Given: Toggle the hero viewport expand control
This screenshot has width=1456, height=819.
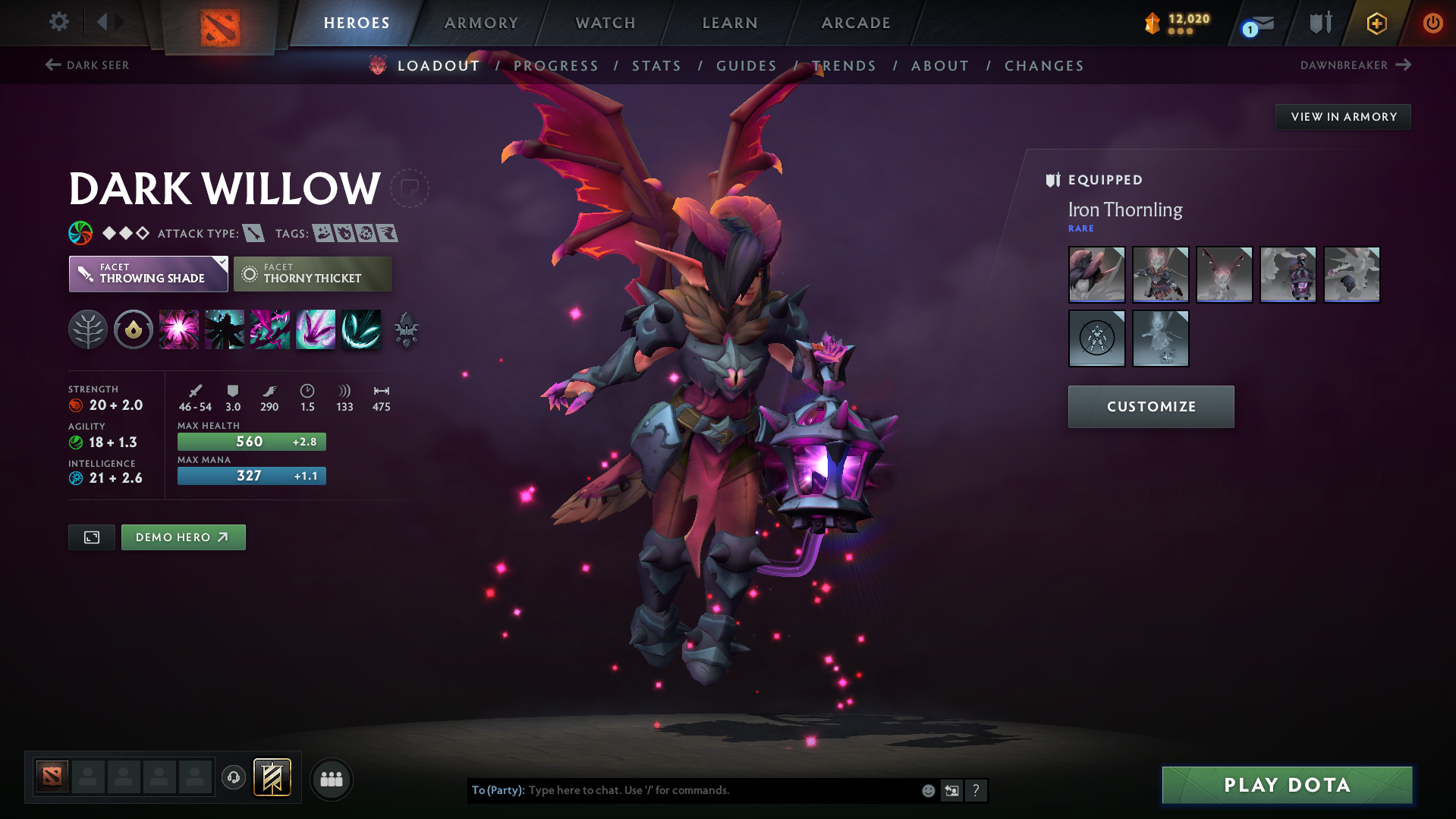Looking at the screenshot, I should click(x=91, y=537).
